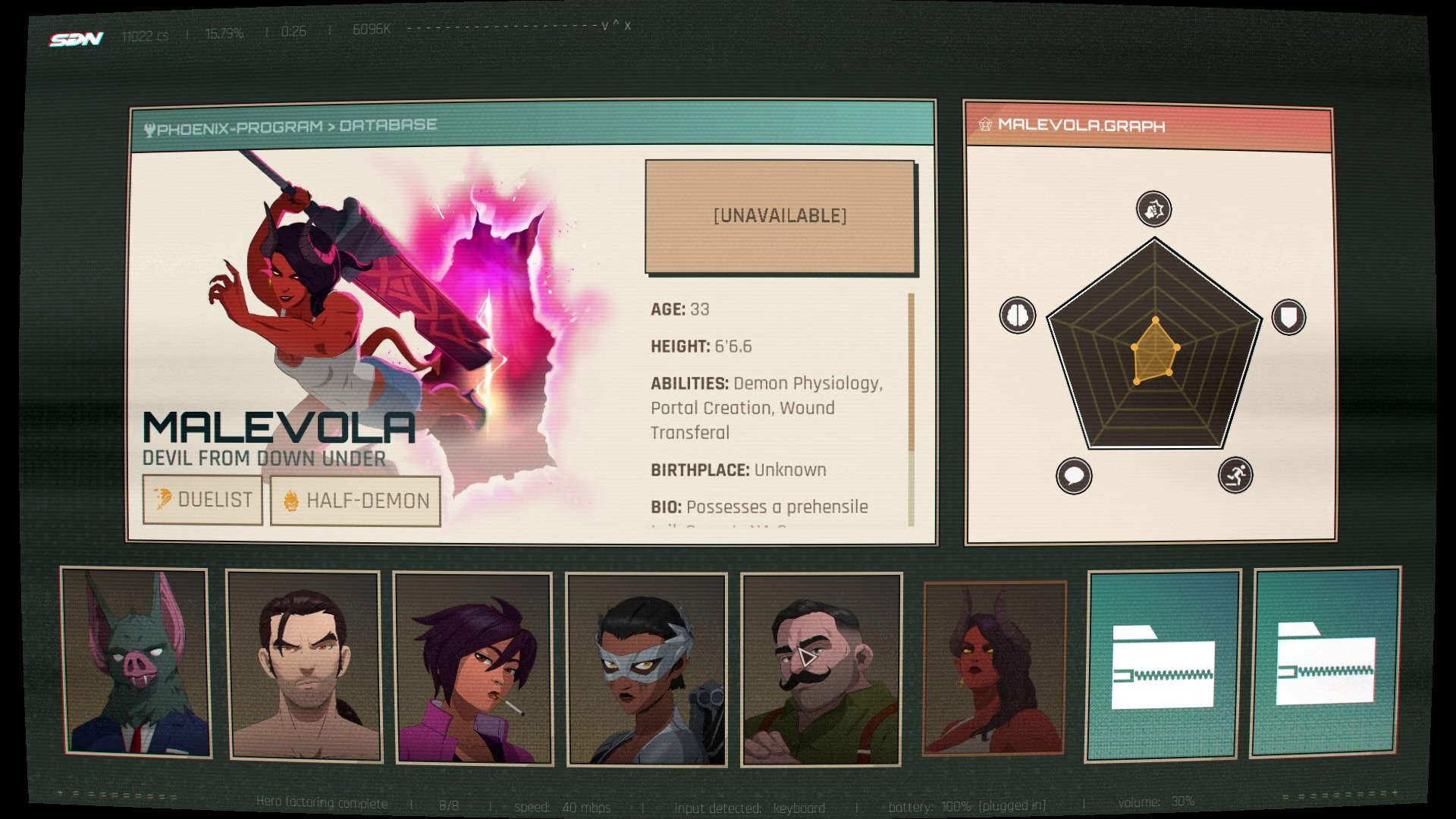Select the fist combat stat icon
1456x819 pixels.
tap(1153, 209)
